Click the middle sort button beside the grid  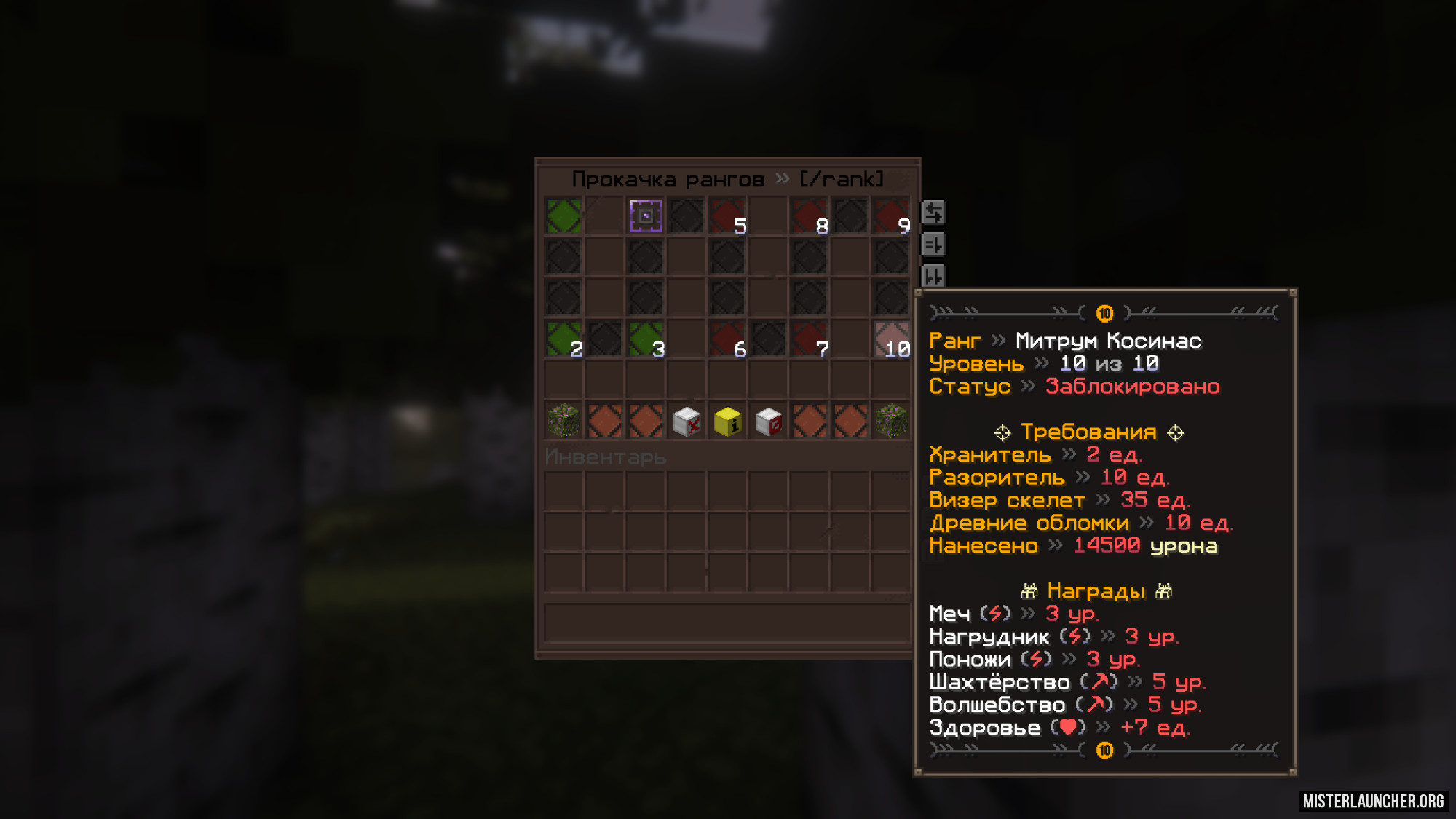[x=933, y=245]
